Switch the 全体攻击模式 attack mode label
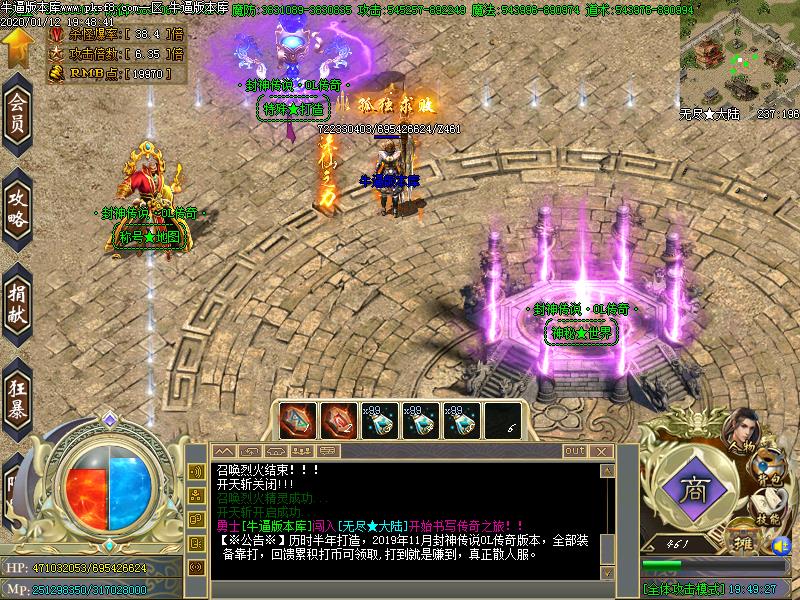The height and width of the screenshot is (600, 800). pyautogui.click(x=685, y=590)
